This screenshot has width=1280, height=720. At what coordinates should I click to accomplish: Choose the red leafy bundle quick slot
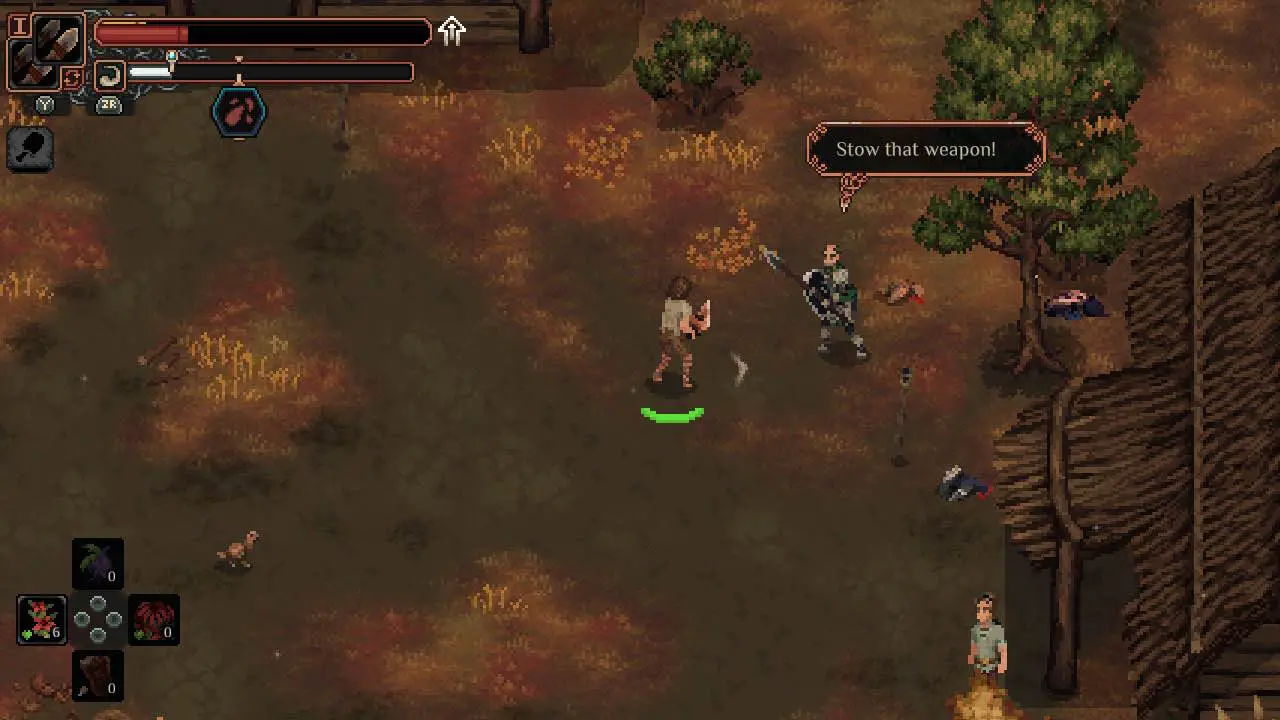coord(154,619)
